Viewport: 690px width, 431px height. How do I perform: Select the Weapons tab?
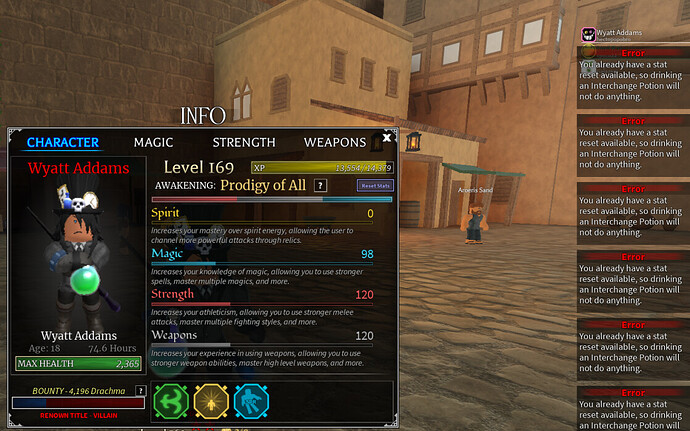pyautogui.click(x=335, y=143)
